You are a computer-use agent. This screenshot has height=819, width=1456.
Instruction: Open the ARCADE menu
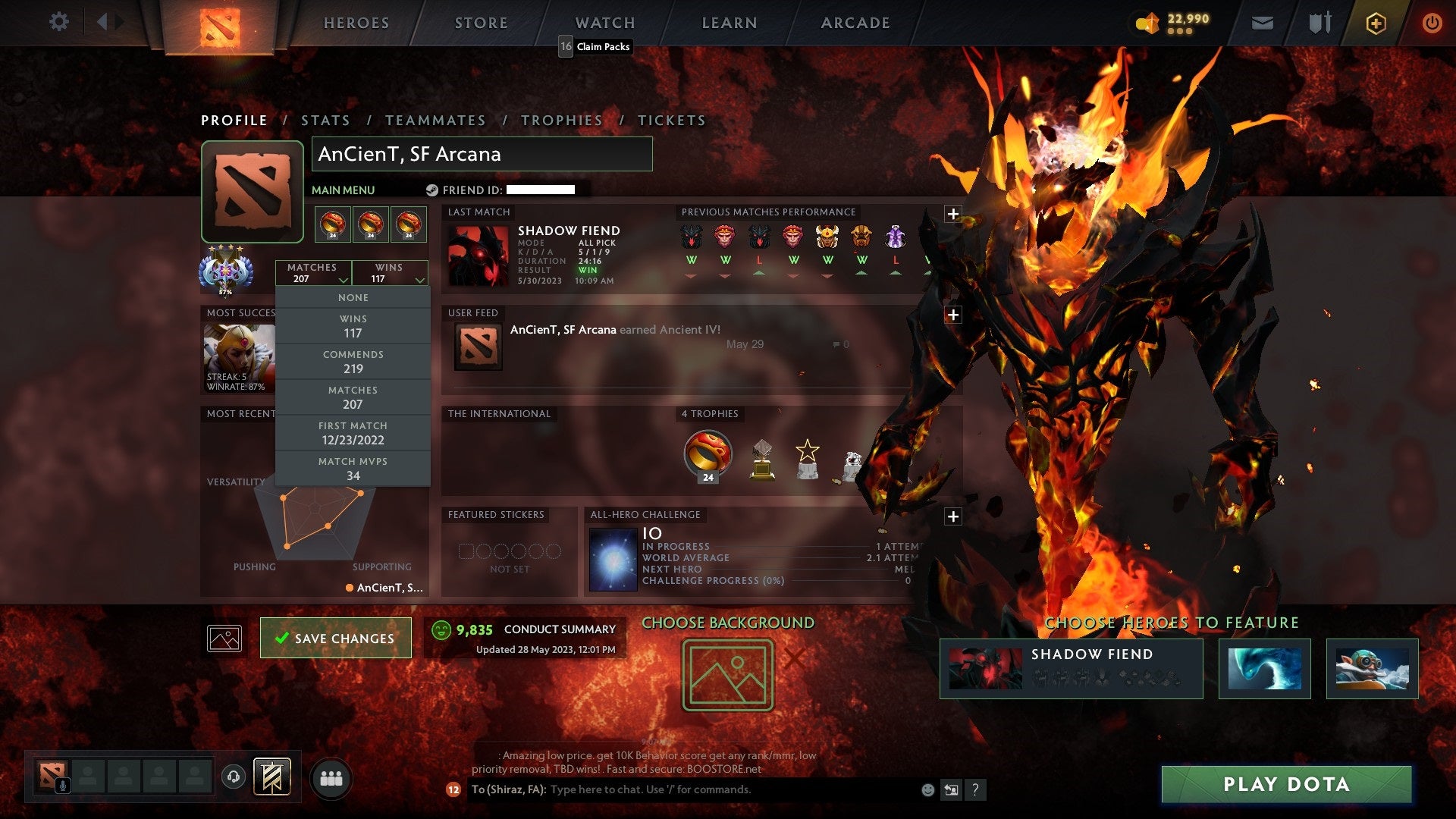pos(855,23)
